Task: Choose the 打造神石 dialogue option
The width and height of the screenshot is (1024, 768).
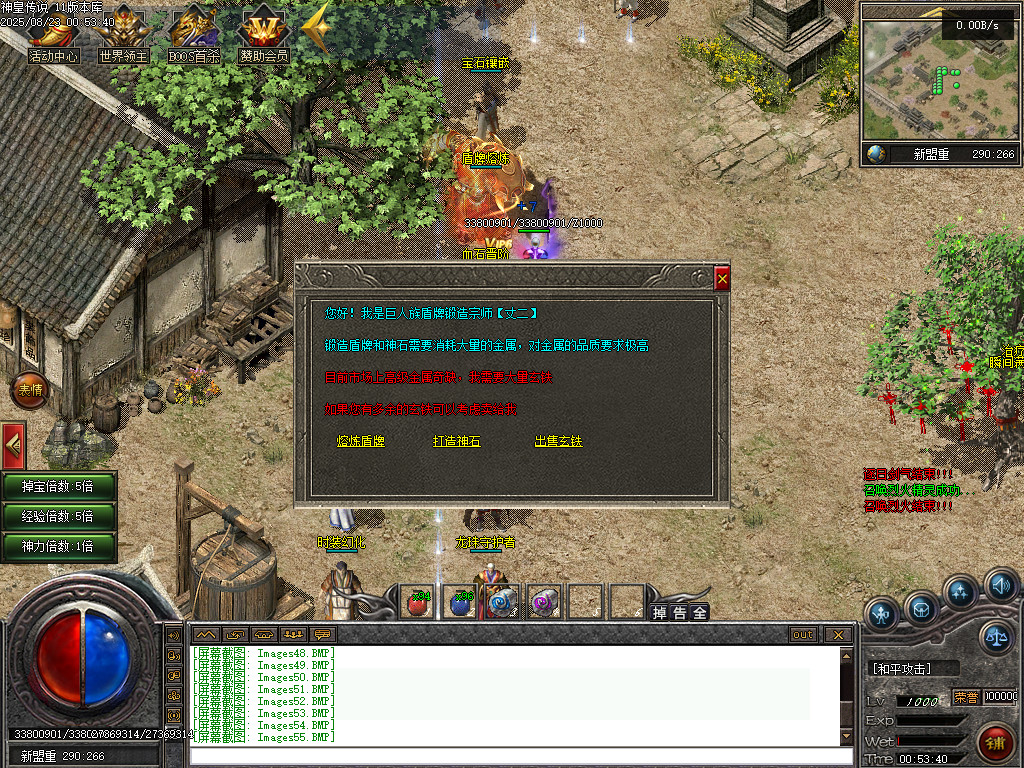Action: [456, 441]
